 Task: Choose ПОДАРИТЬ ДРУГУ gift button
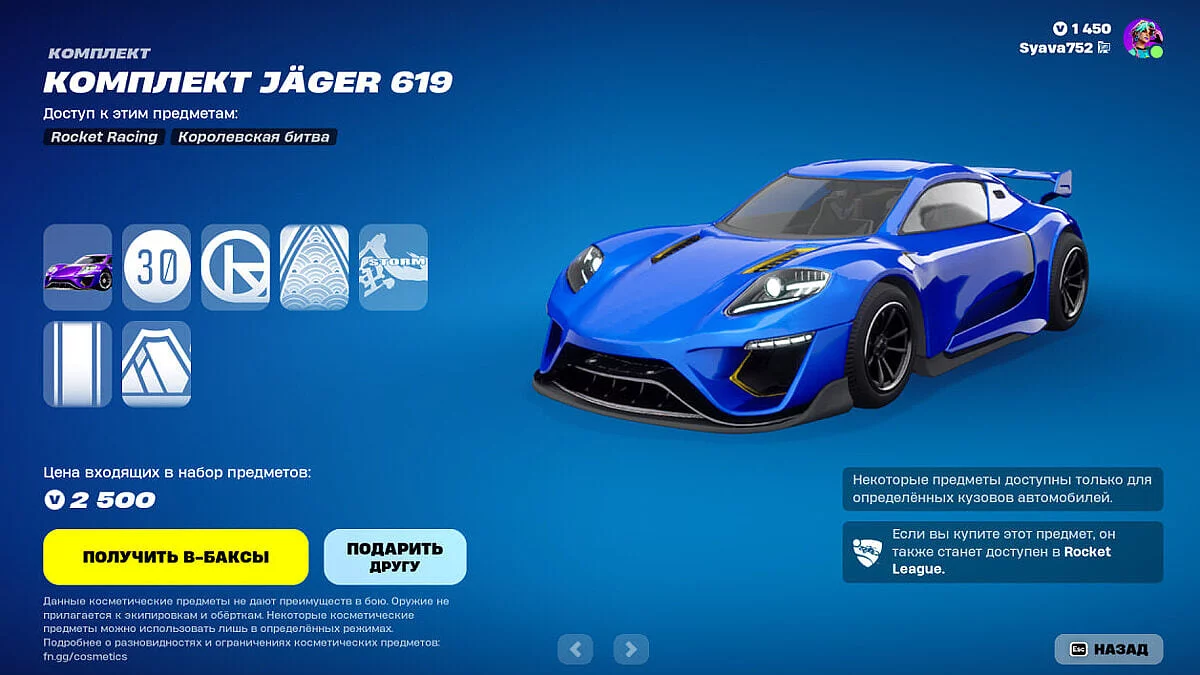pos(395,557)
